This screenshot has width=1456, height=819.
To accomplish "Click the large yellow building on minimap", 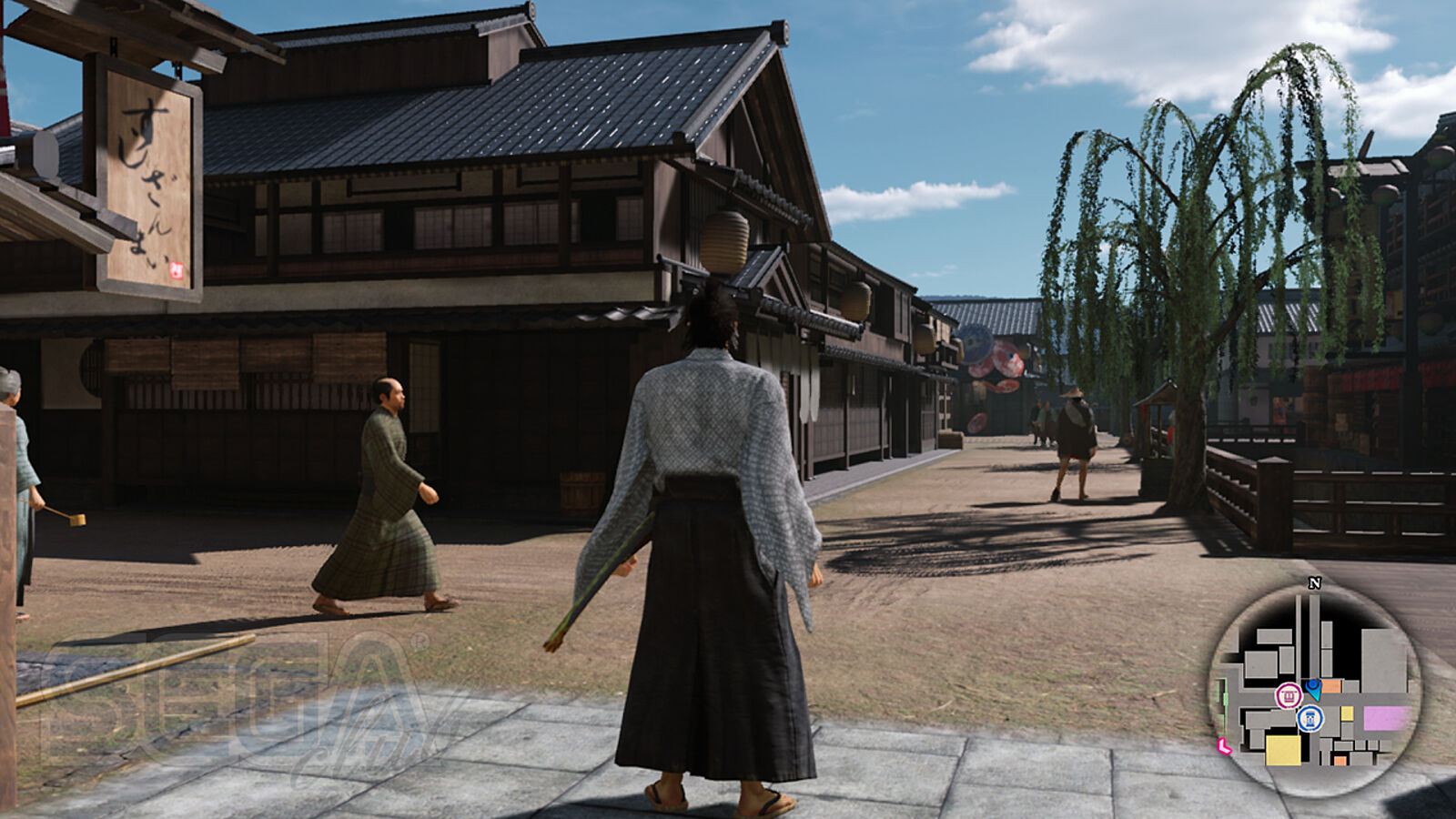I will point(1283,750).
